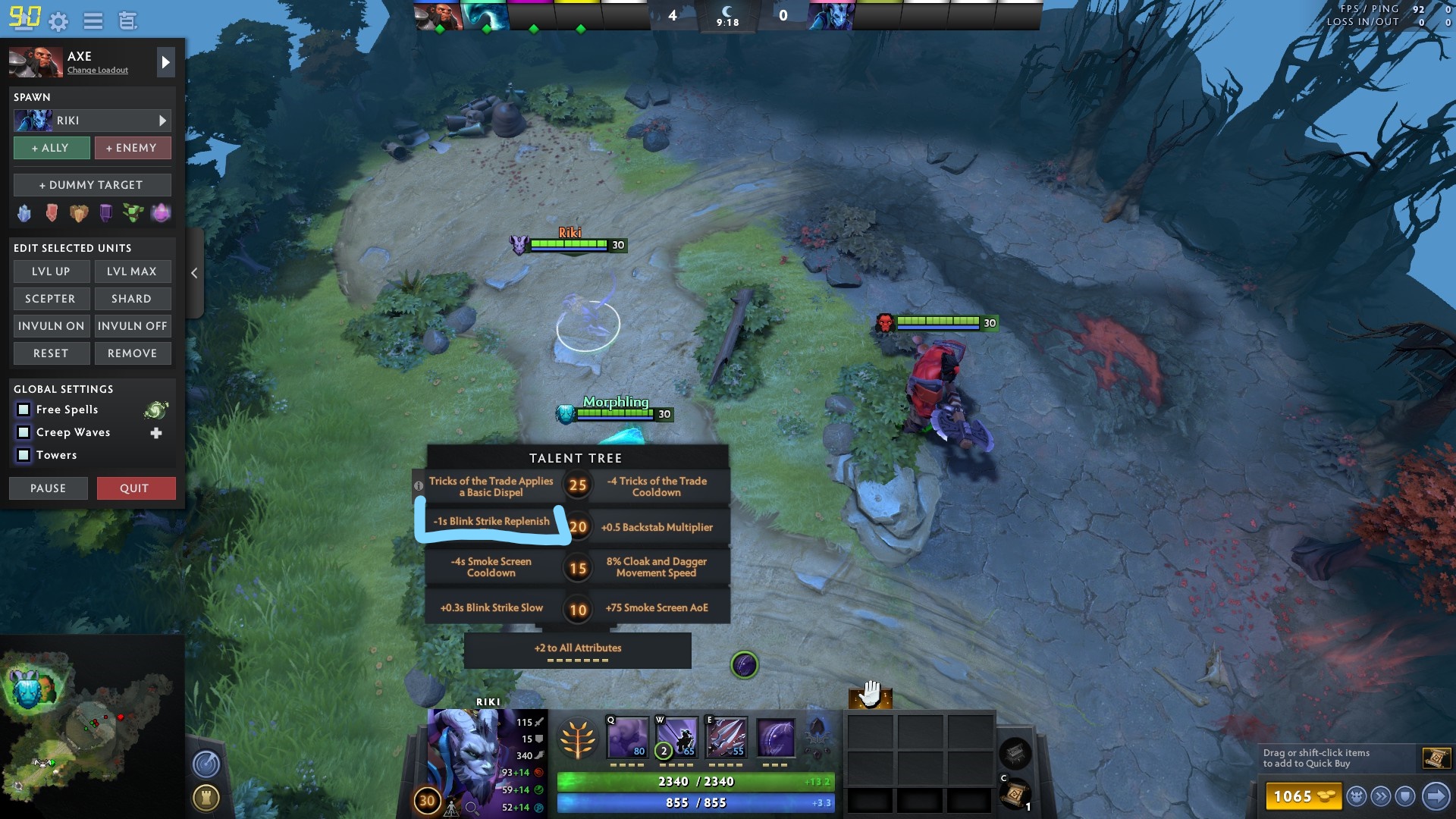The height and width of the screenshot is (819, 1456).
Task: Spawn the purple rune dummy target icon
Action: (x=105, y=213)
